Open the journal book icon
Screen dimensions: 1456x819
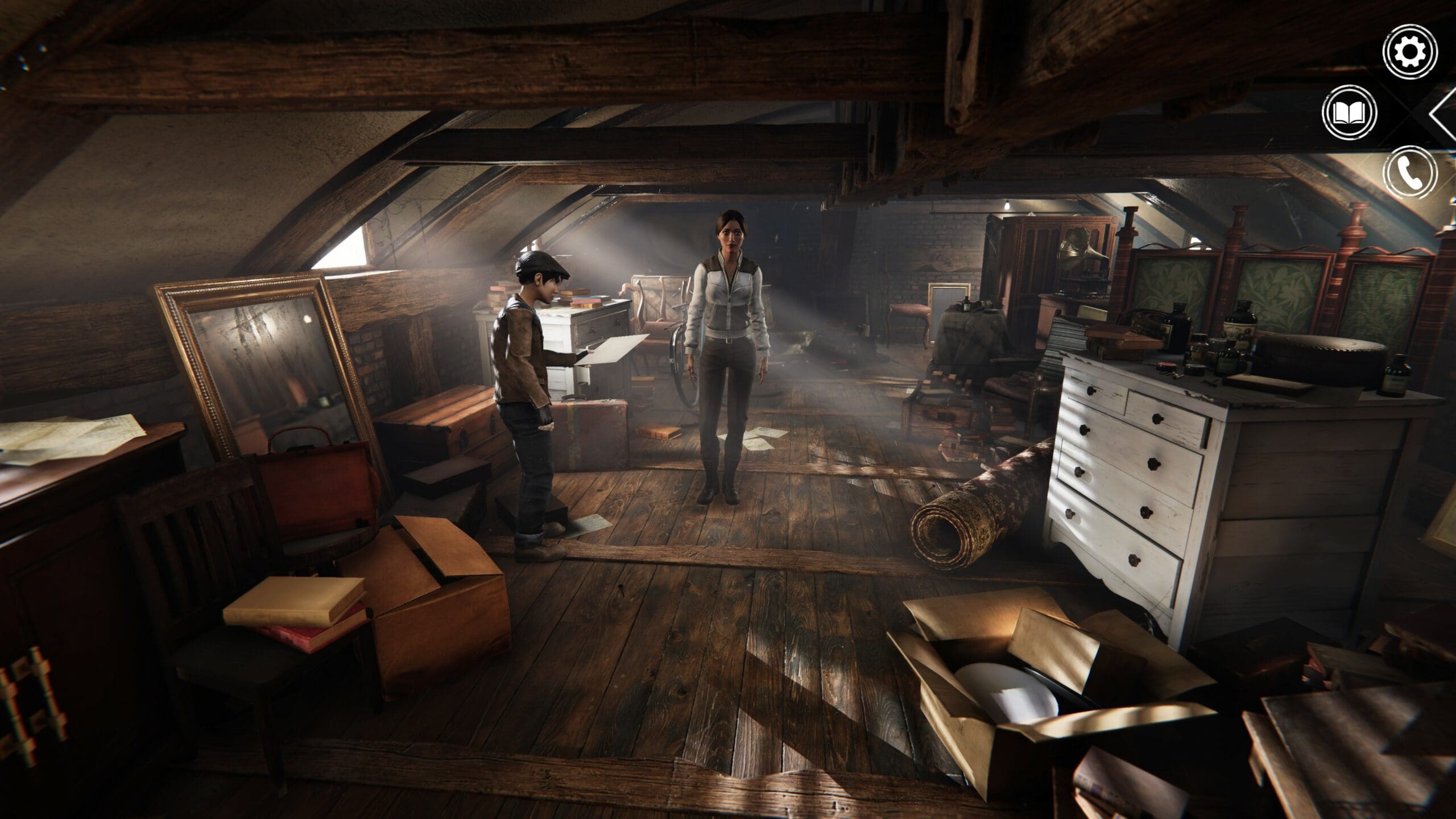(1350, 114)
